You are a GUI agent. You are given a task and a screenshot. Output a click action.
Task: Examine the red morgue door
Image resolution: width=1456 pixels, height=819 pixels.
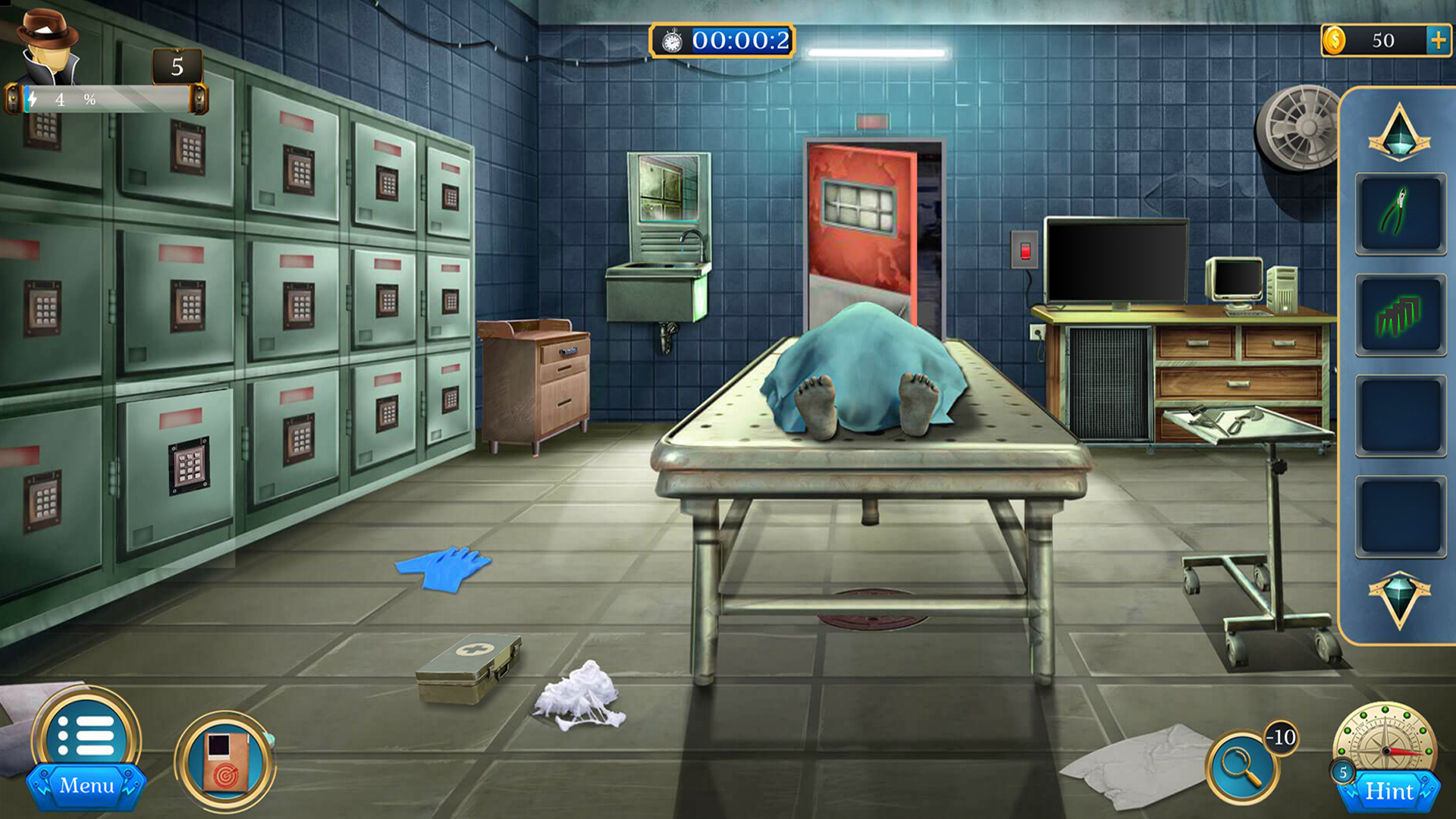click(x=861, y=227)
